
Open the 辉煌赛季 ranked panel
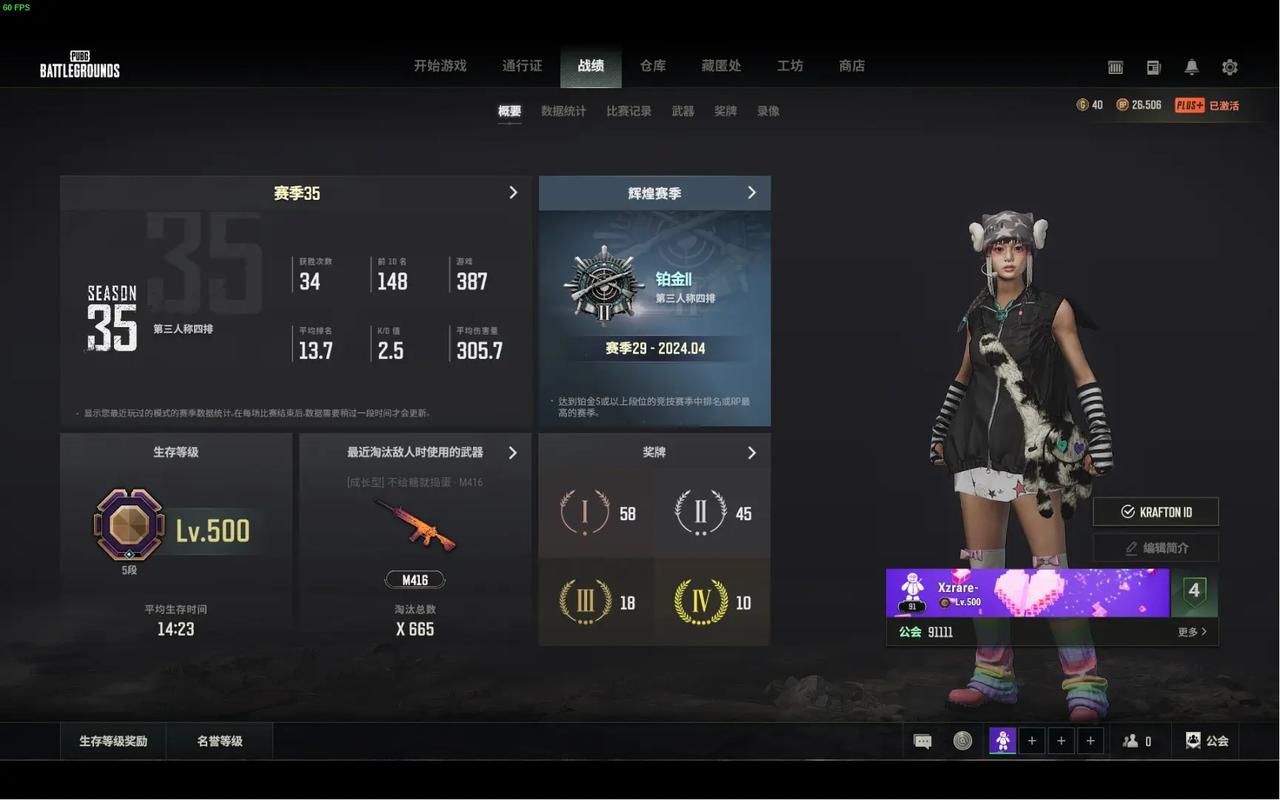point(752,192)
